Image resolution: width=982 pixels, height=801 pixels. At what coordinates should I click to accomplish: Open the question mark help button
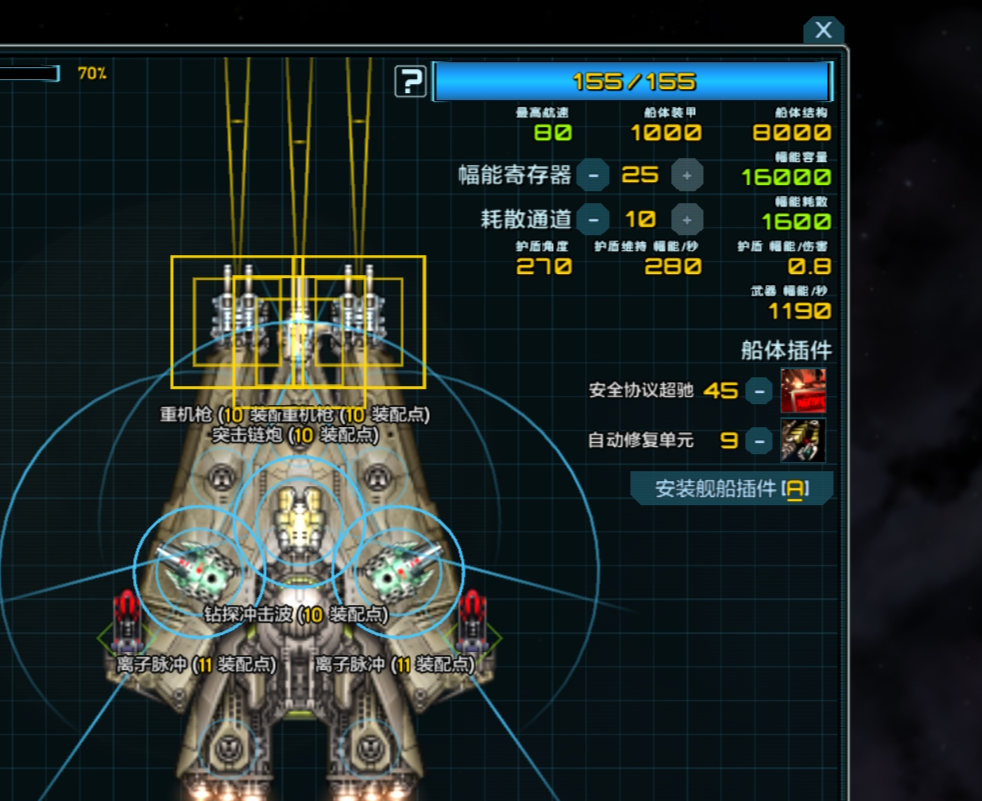[410, 81]
